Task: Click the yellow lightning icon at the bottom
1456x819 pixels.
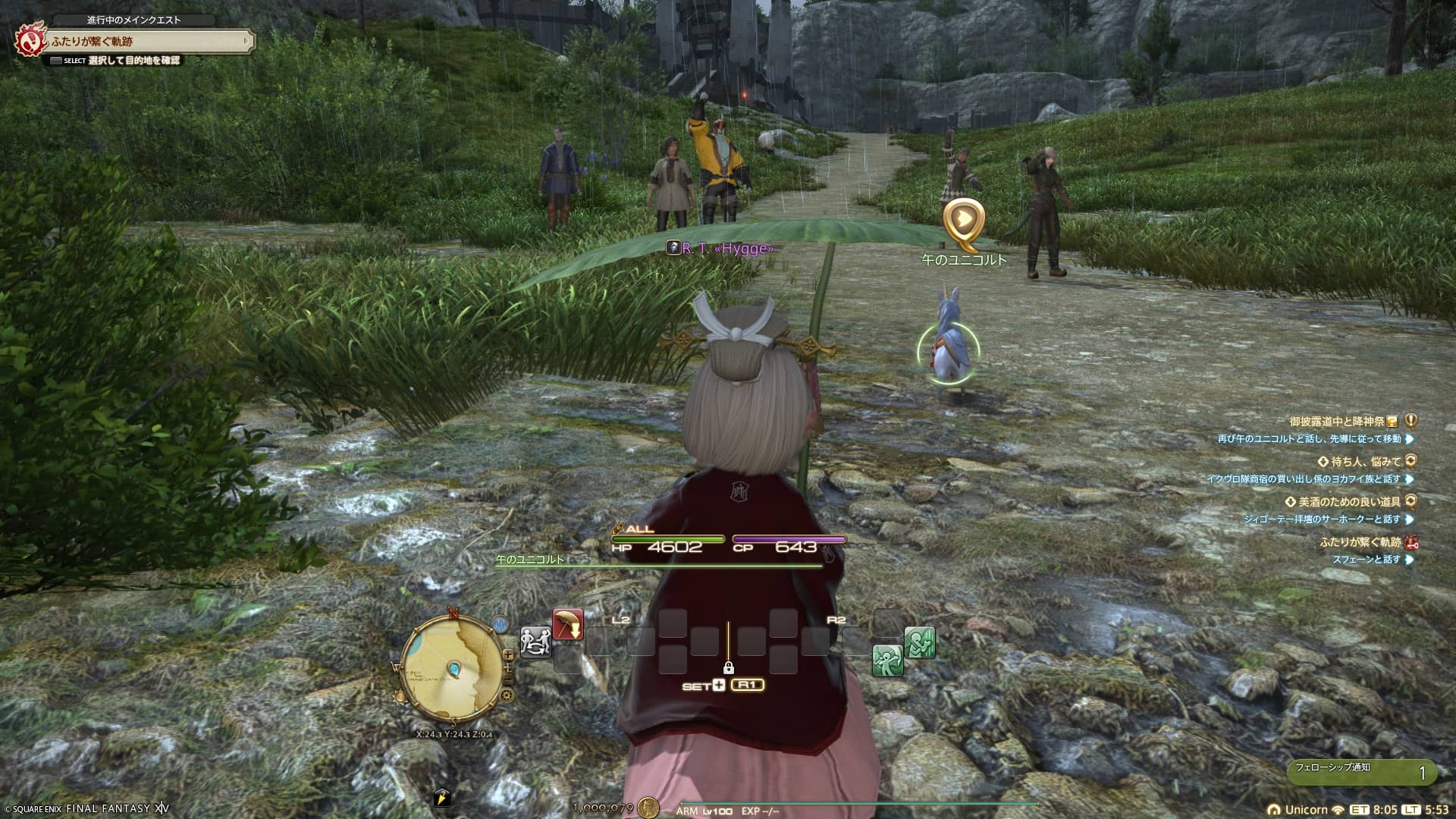Action: click(442, 798)
